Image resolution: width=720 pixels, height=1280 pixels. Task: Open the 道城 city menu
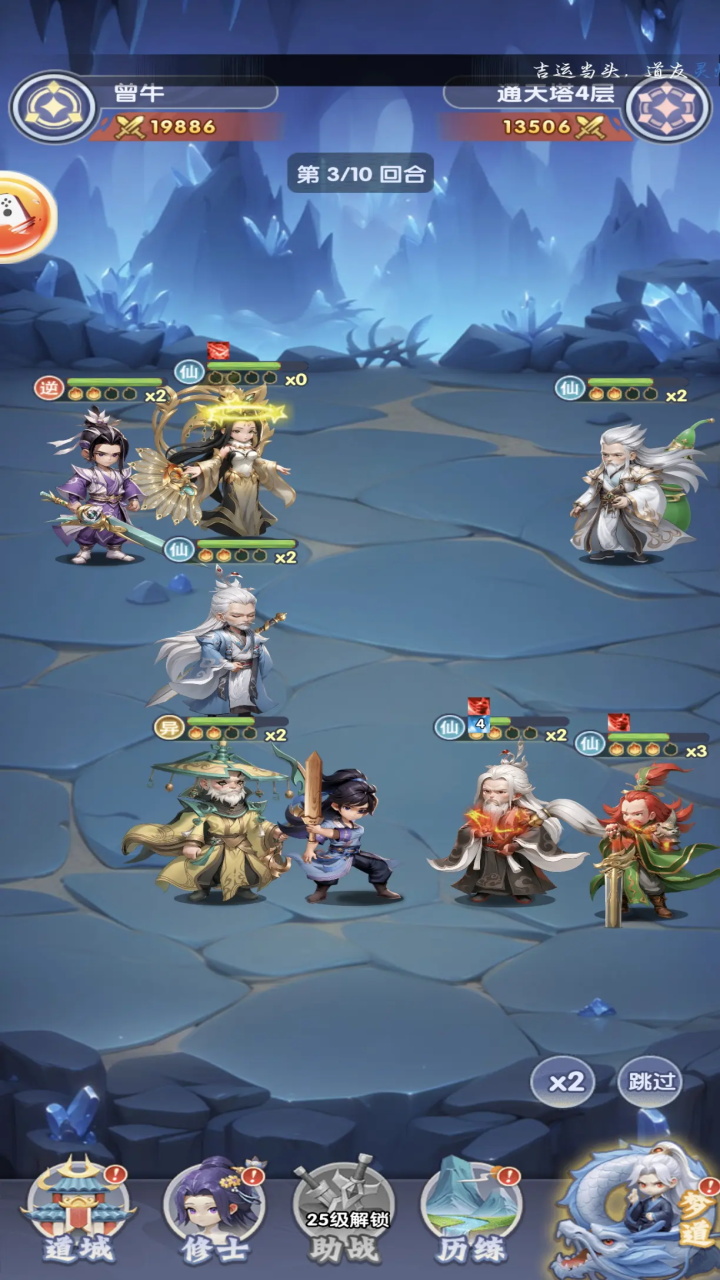(x=78, y=1214)
